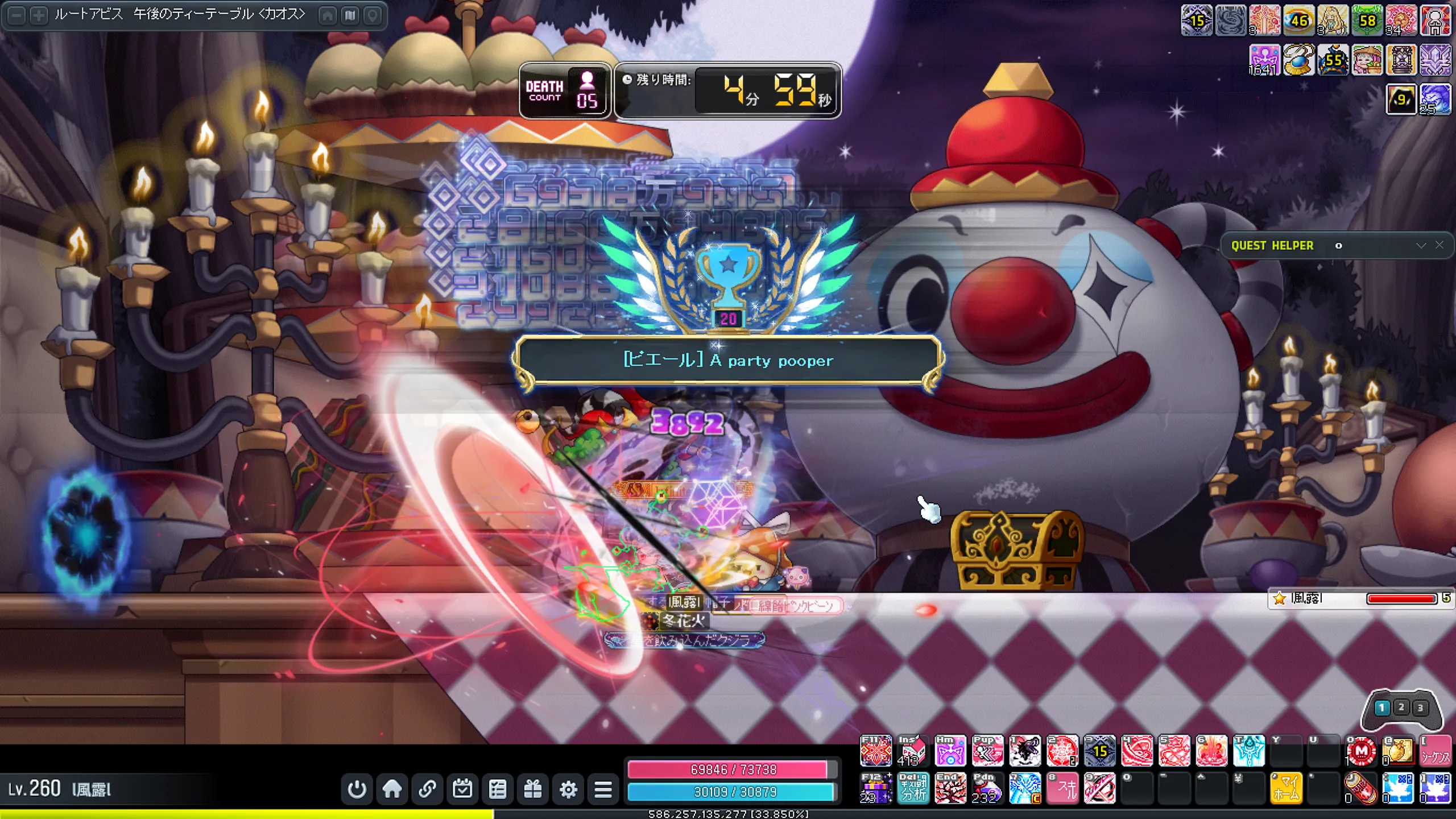Close the Quest Helper panel

point(1439,245)
